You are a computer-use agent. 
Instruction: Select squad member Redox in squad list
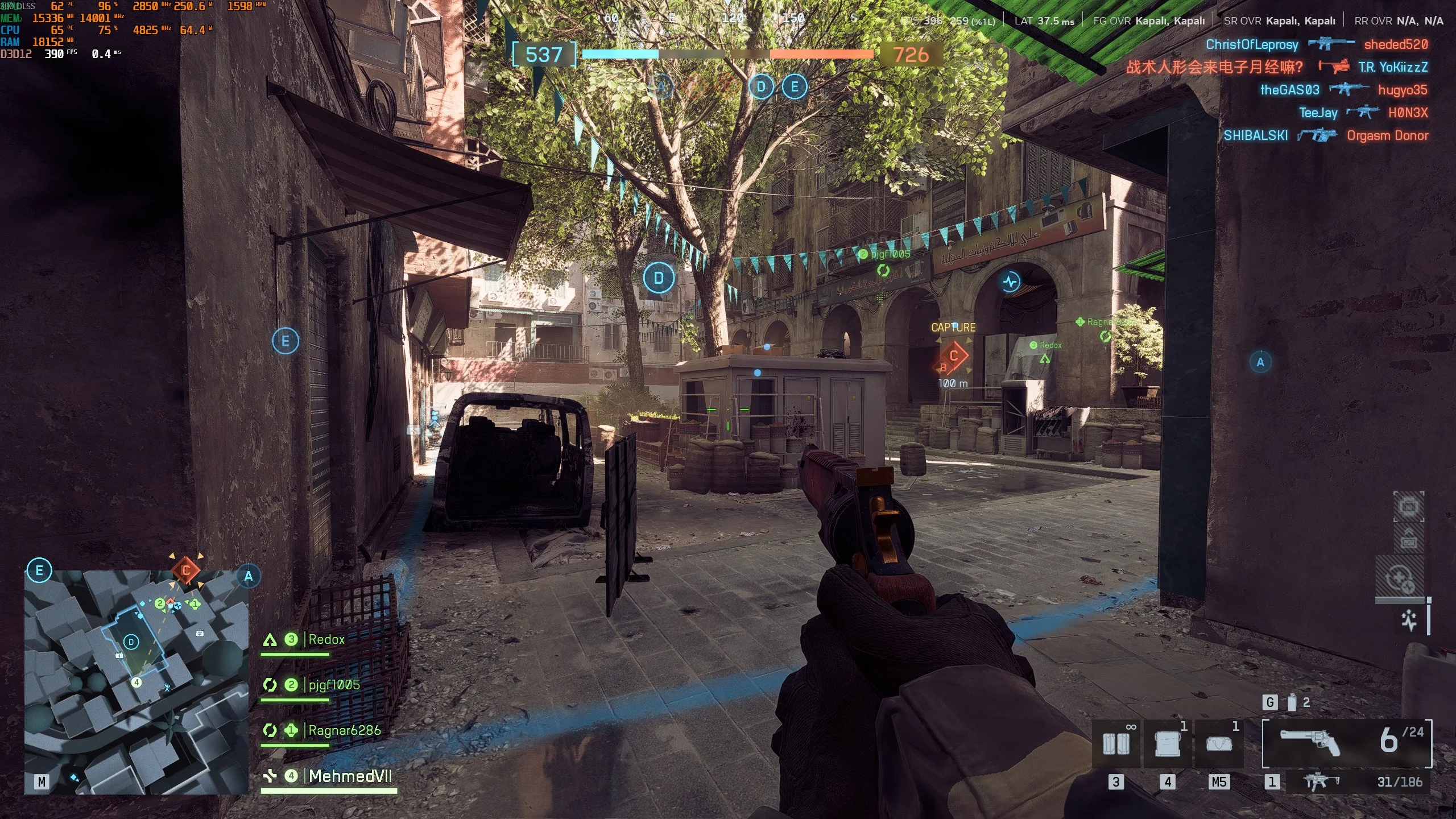(x=326, y=640)
